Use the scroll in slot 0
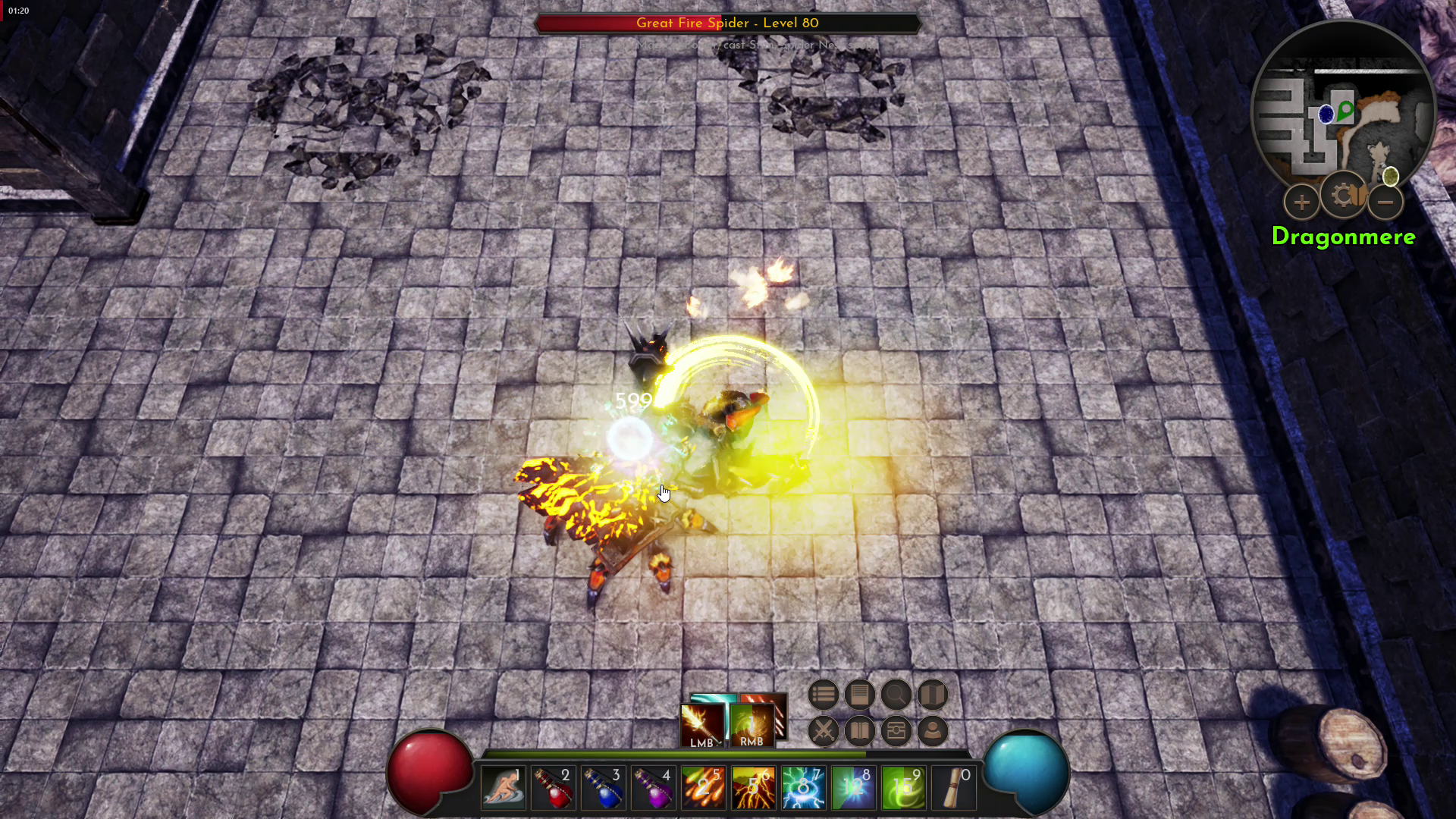Screen dimensions: 1456x819 [953, 789]
